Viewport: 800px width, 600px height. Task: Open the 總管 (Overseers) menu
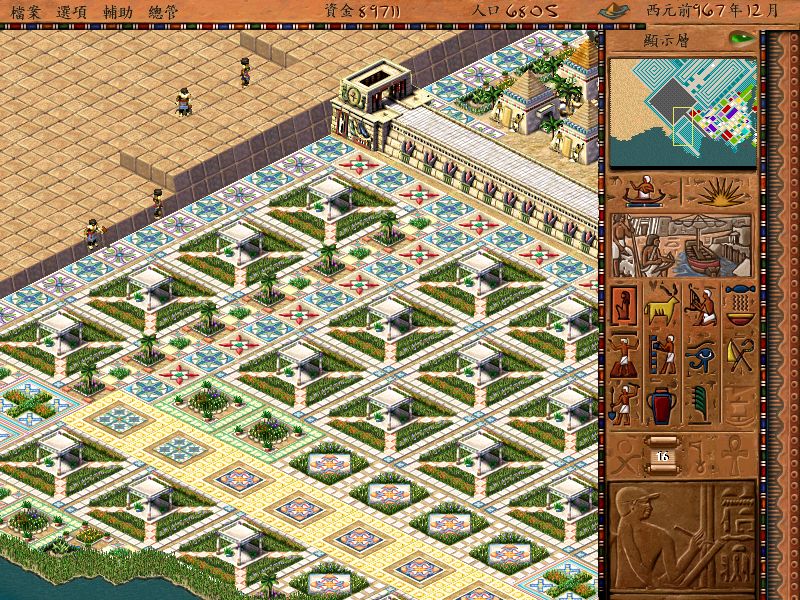163,10
